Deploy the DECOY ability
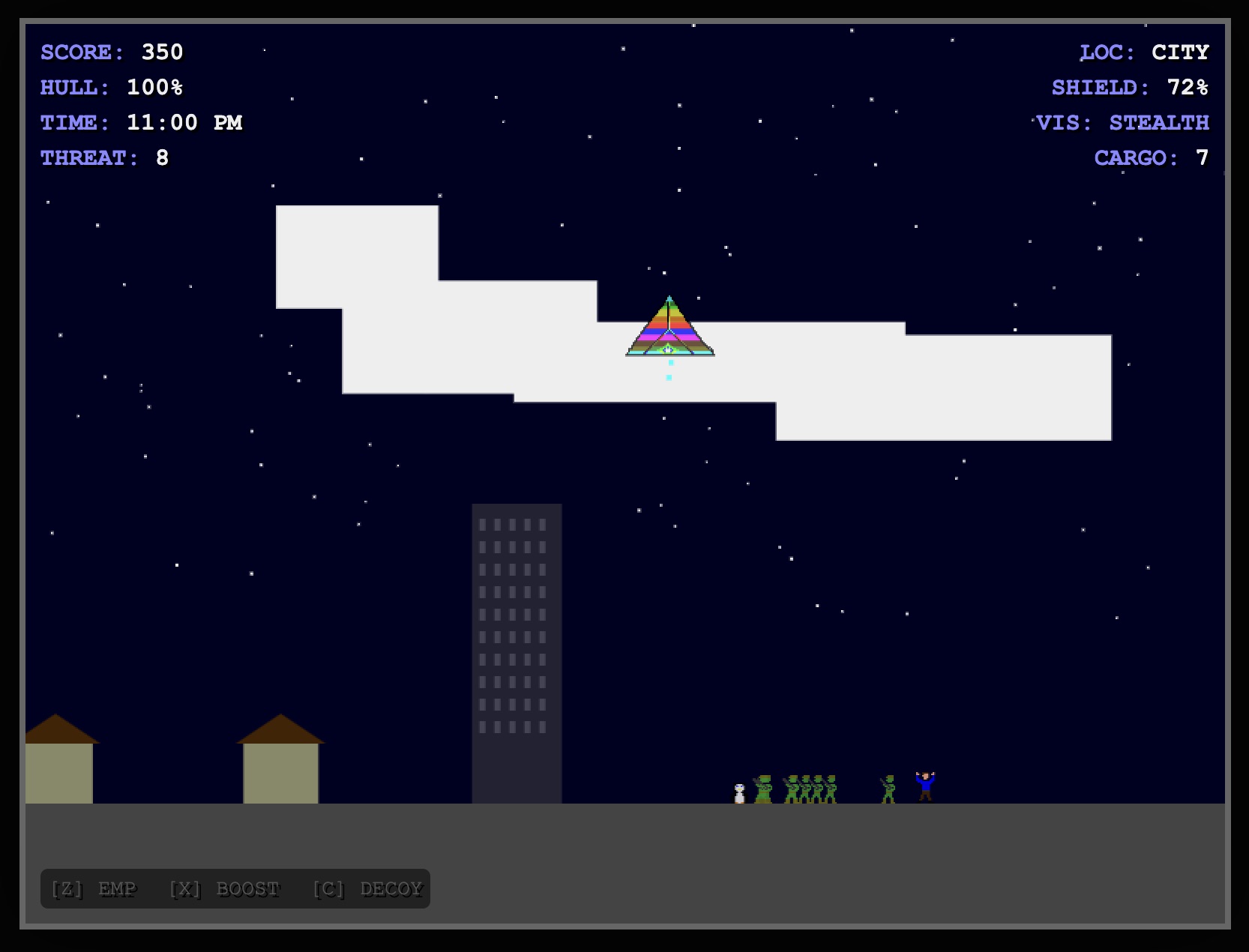Screen dimensions: 1249x952 tap(368, 889)
